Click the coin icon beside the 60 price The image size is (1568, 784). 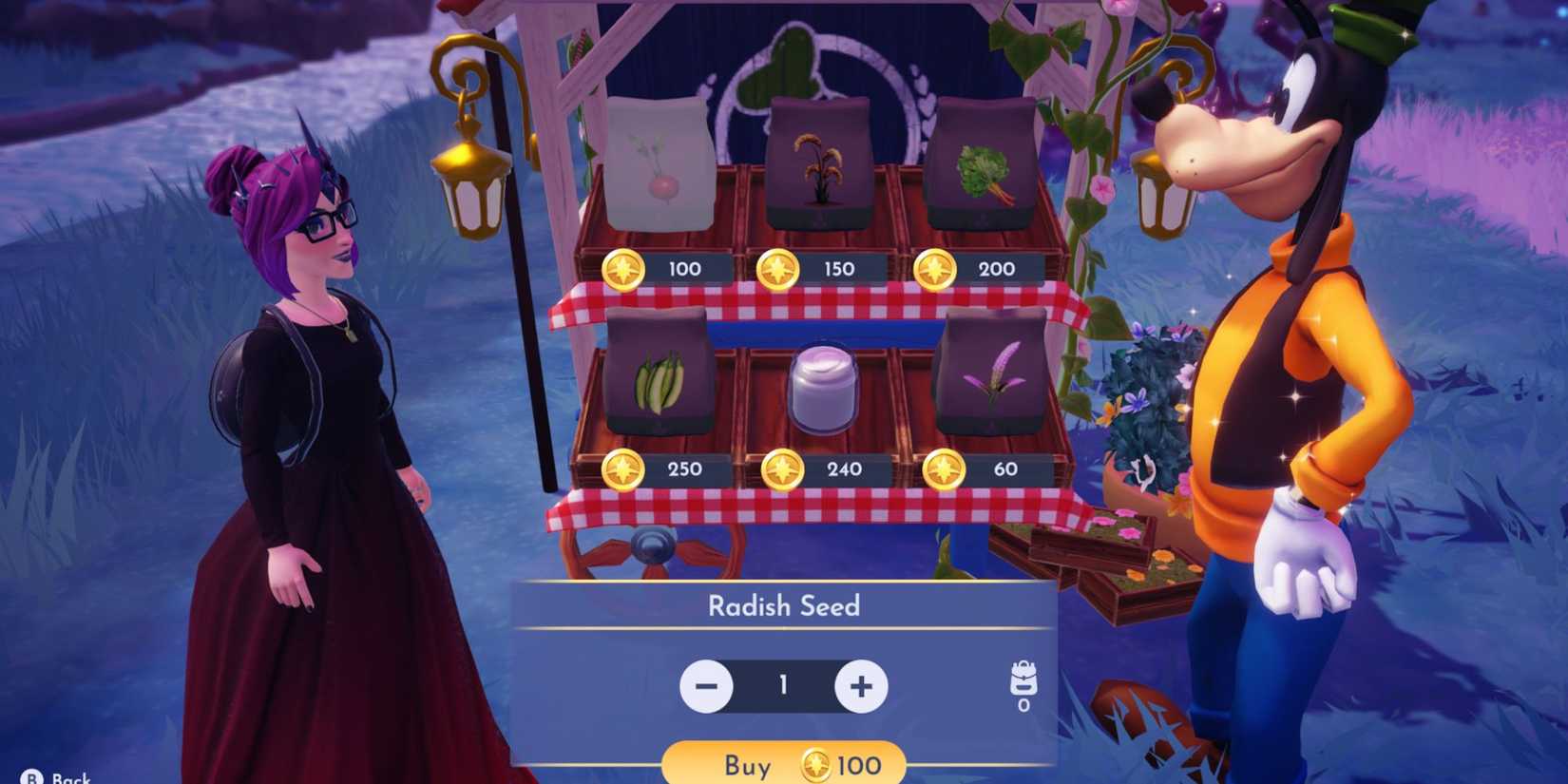[944, 468]
